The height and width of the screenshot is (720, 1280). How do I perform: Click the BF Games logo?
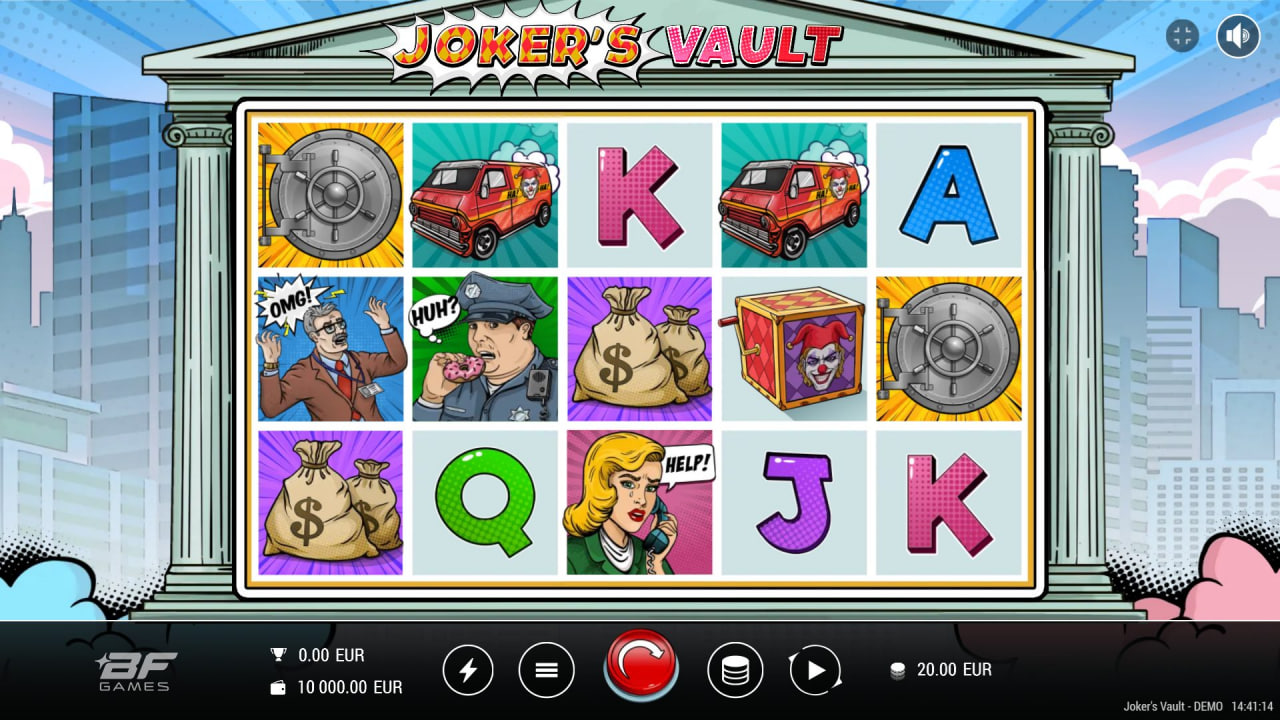(x=137, y=670)
